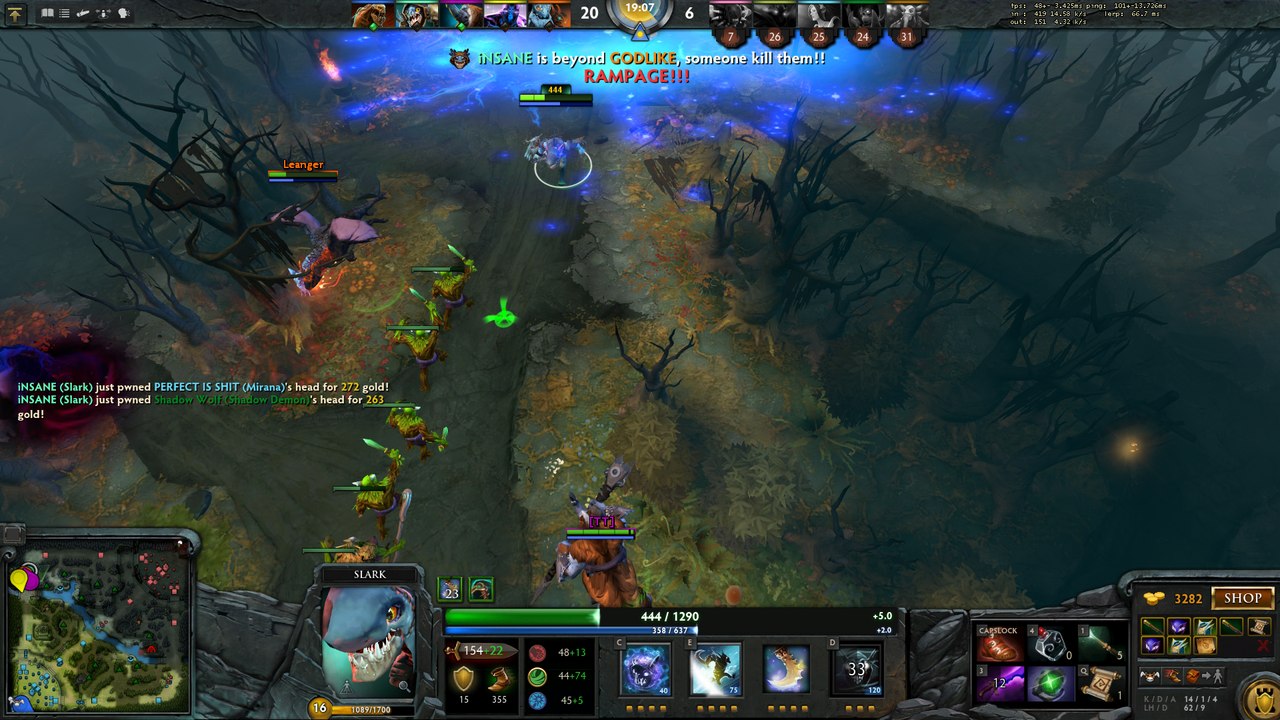The width and height of the screenshot is (1280, 720).
Task: Use the wand item with 5 charges
Action: pos(1098,645)
